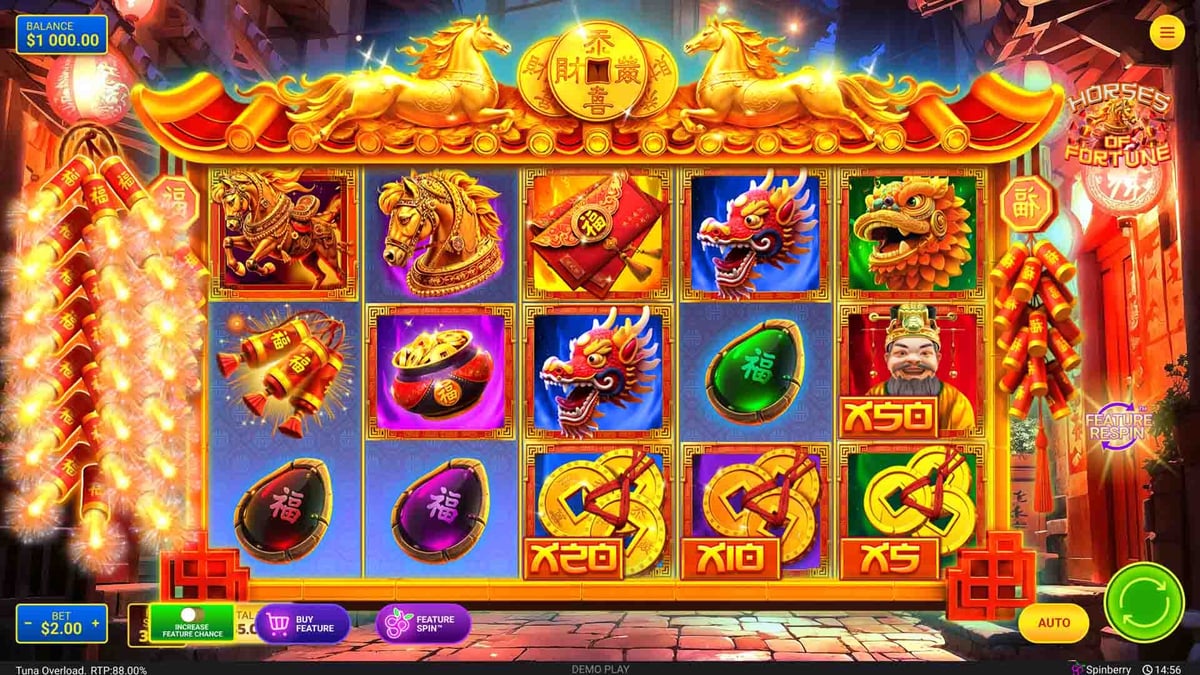Open the Auto spin options
Viewport: 1200px width, 675px height.
(1053, 622)
